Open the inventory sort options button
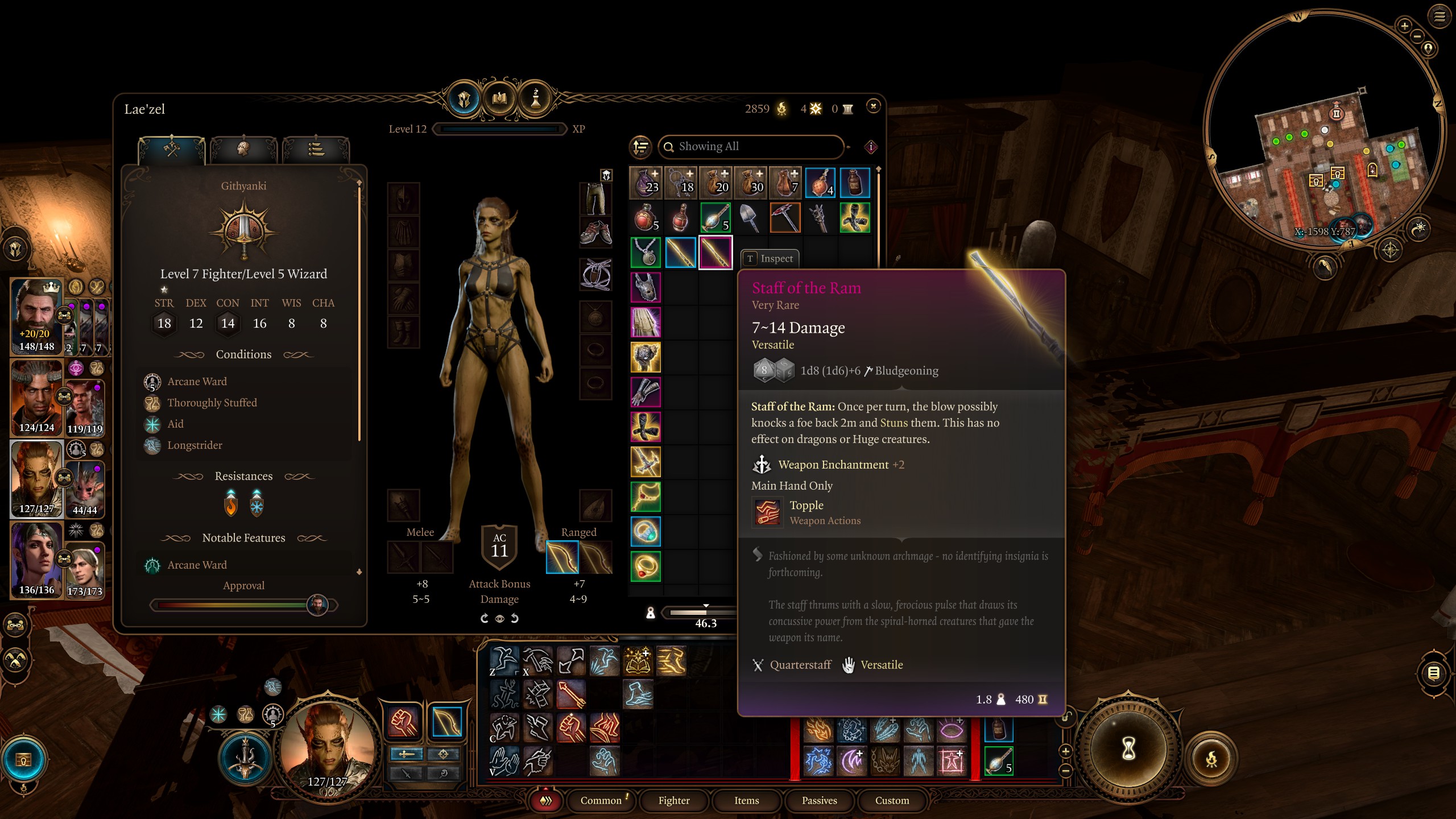The width and height of the screenshot is (1456, 819). tap(641, 147)
